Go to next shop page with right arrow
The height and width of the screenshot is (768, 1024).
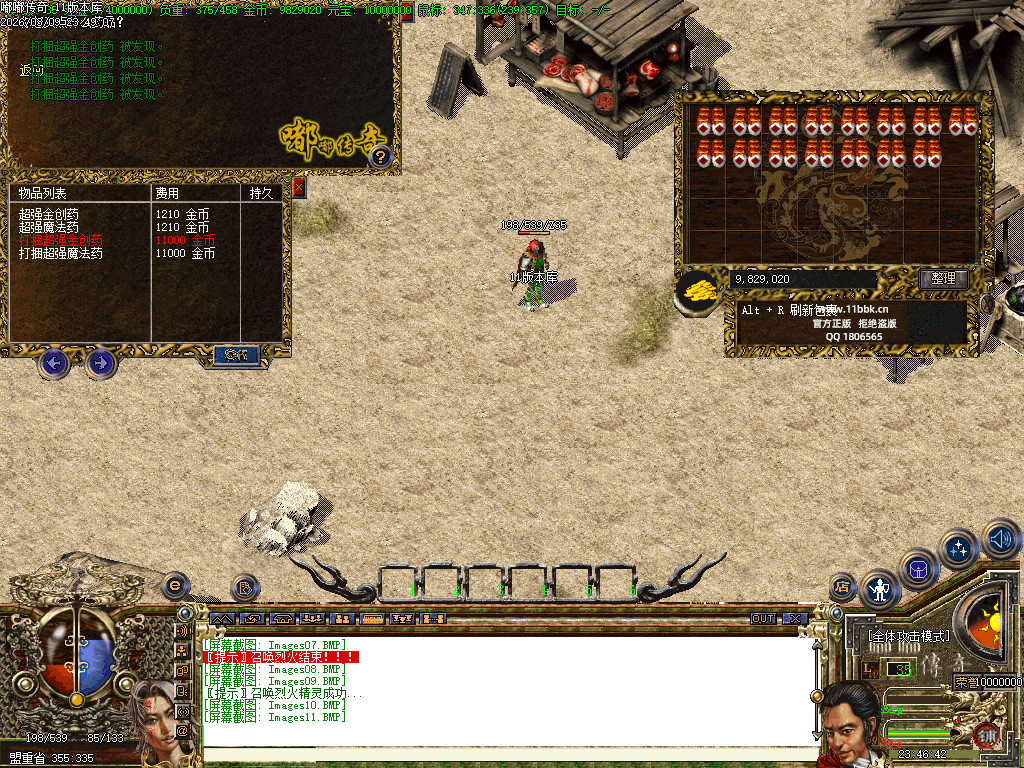click(x=100, y=363)
